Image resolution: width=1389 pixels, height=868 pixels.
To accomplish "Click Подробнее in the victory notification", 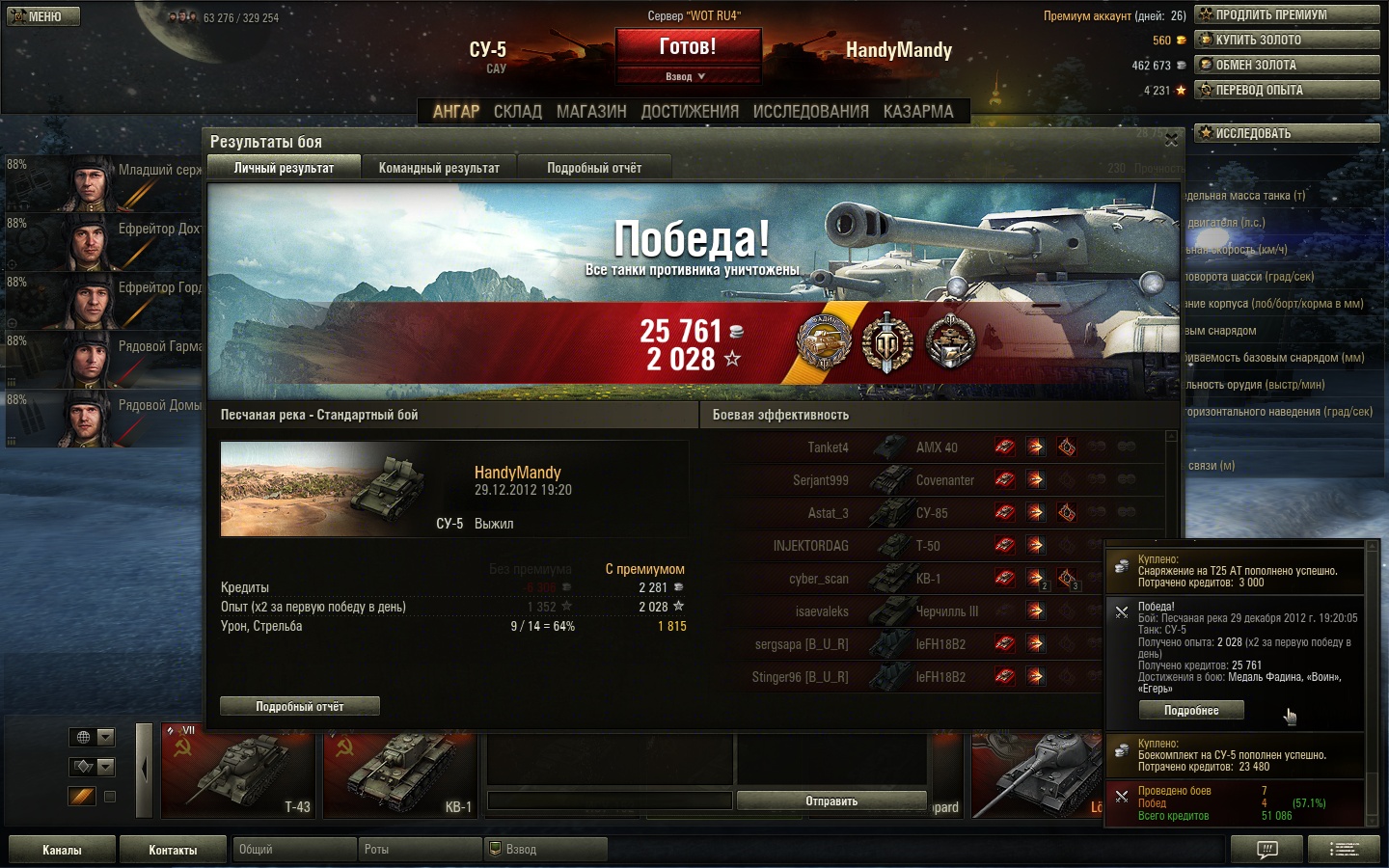I will click(1191, 711).
